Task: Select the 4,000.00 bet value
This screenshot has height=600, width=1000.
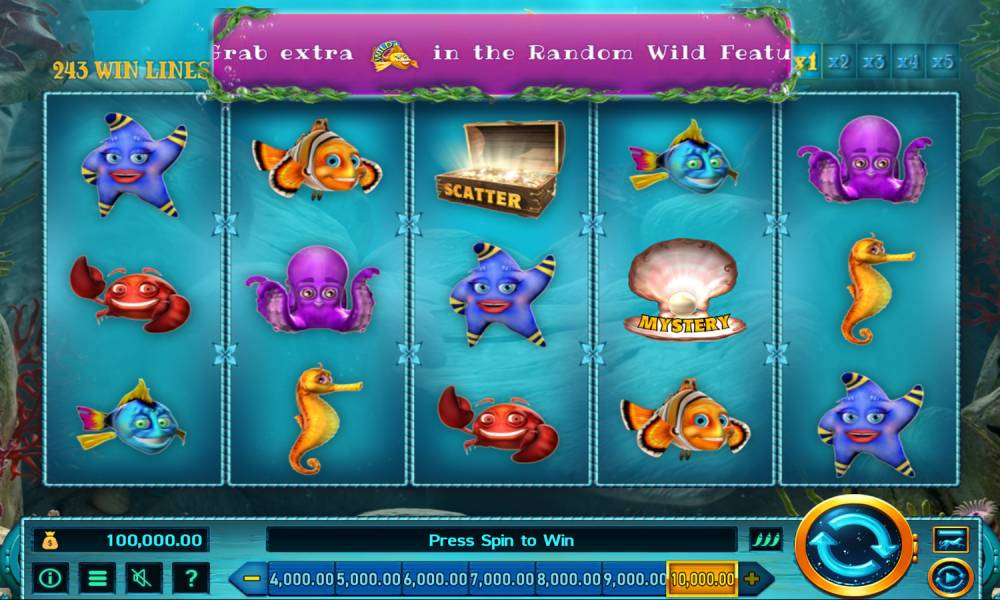Action: pyautogui.click(x=301, y=578)
